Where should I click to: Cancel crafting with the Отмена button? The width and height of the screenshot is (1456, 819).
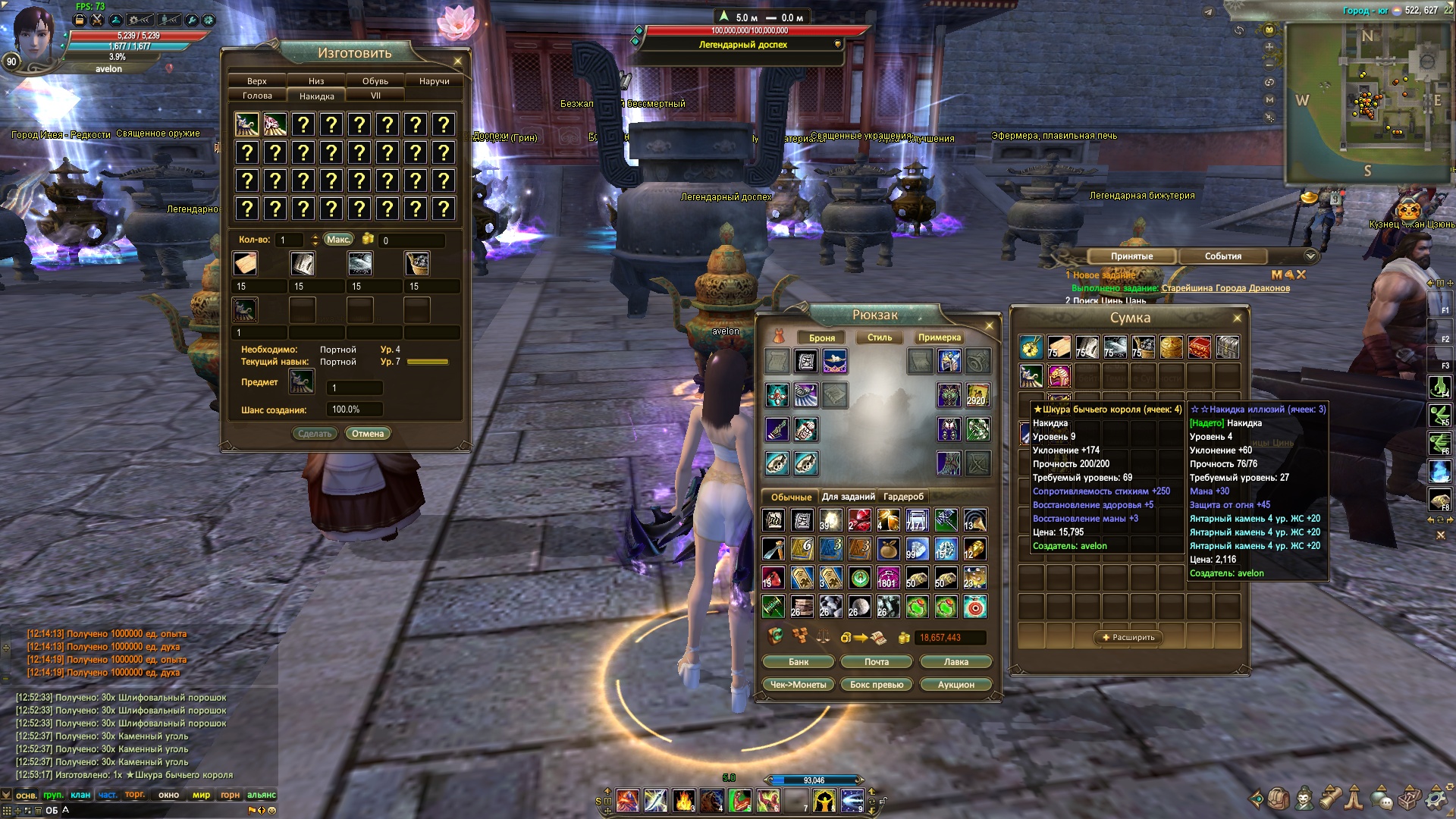(368, 434)
